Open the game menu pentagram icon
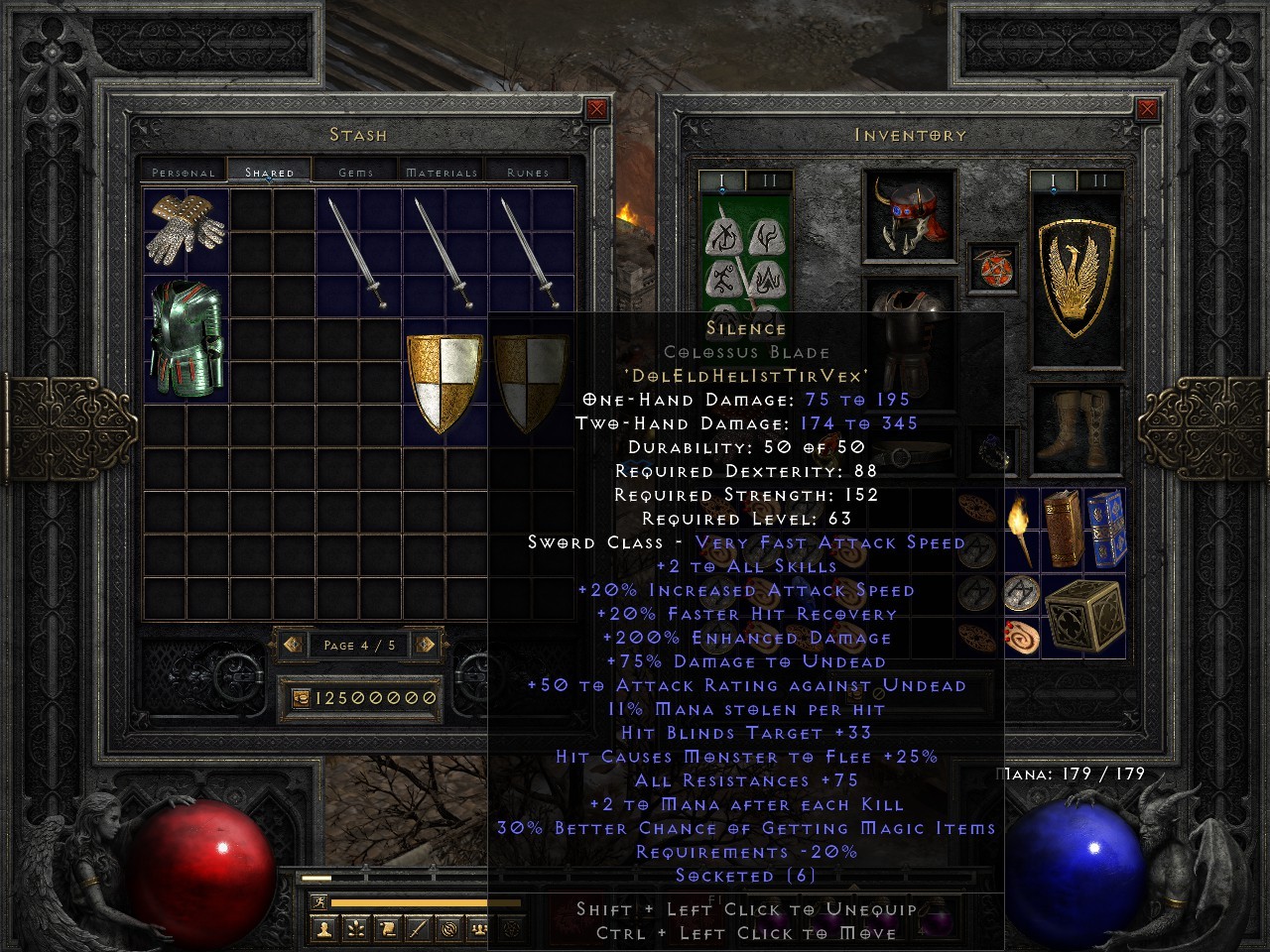1270x952 pixels. (x=512, y=929)
